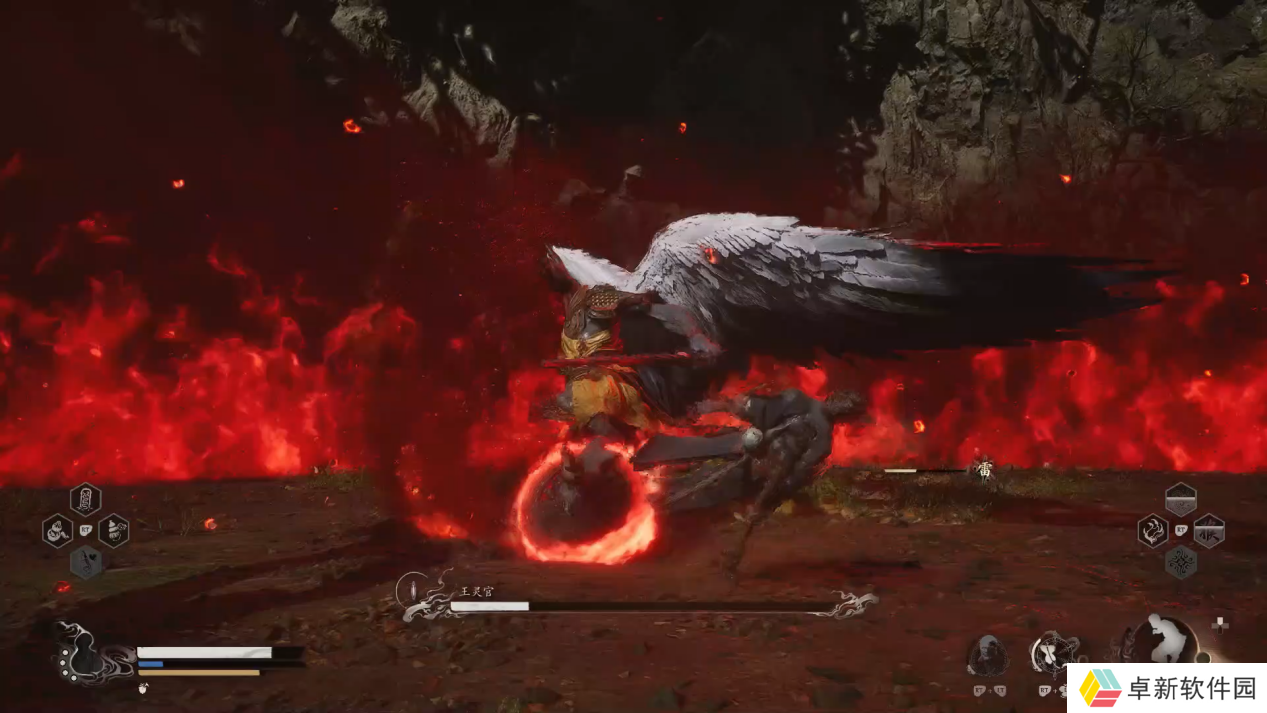Use the left hexagon item with the crouching figure
This screenshot has height=713, width=1267.
[57, 530]
